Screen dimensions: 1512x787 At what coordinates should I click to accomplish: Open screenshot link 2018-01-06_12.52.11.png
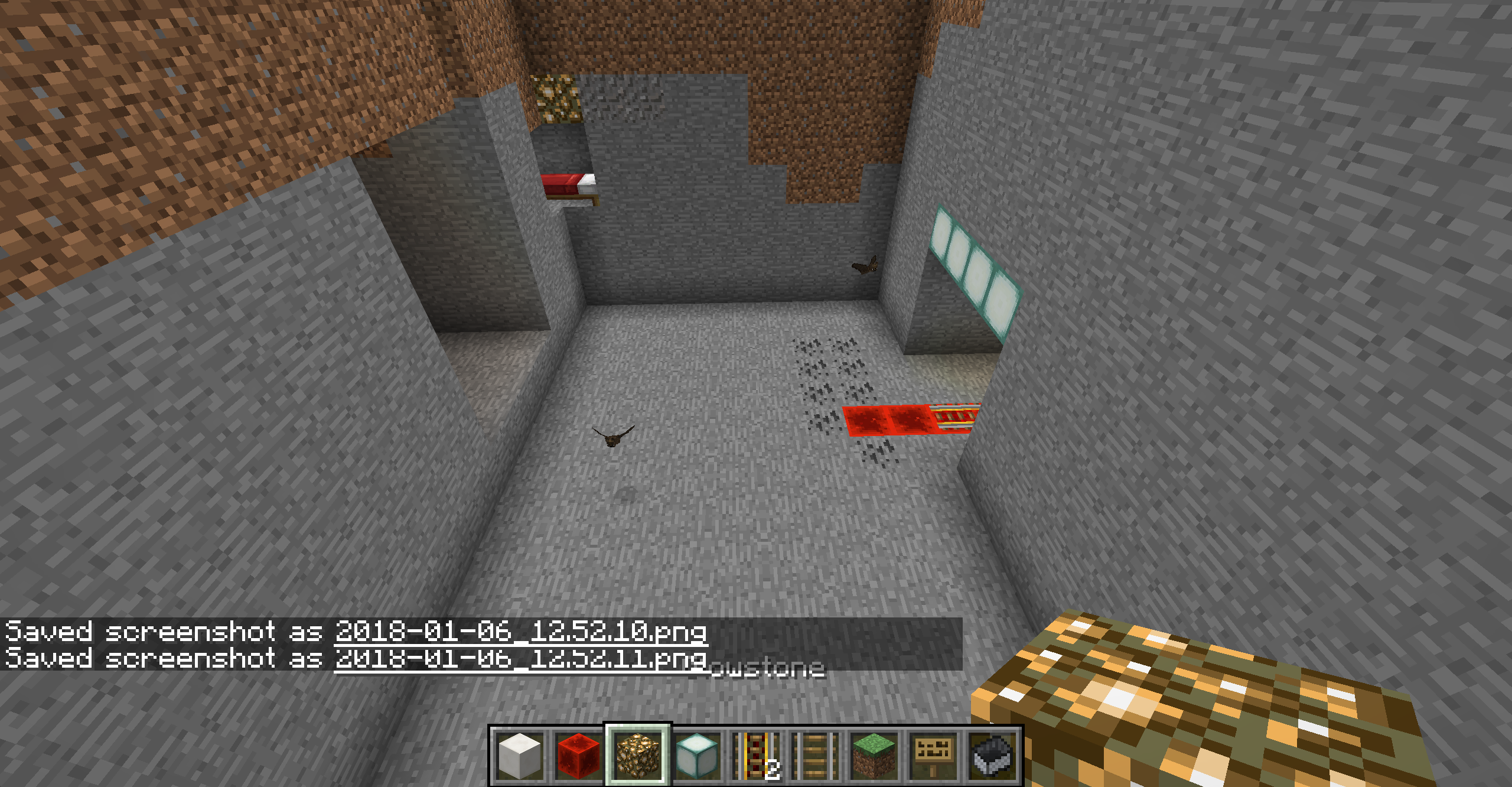point(521,658)
